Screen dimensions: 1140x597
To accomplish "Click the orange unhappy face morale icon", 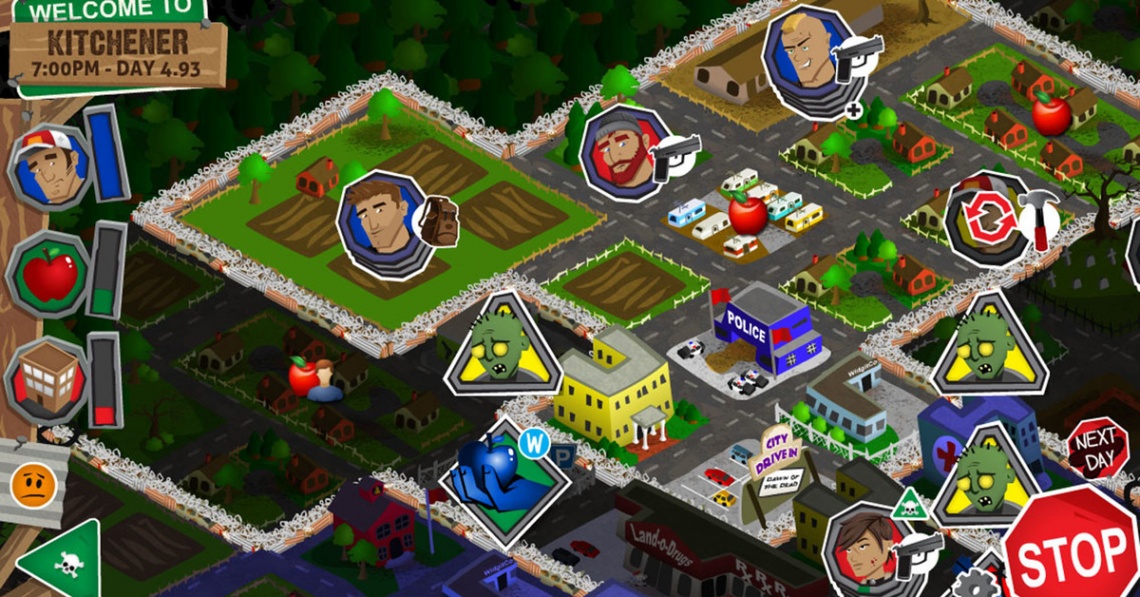I will (x=32, y=486).
